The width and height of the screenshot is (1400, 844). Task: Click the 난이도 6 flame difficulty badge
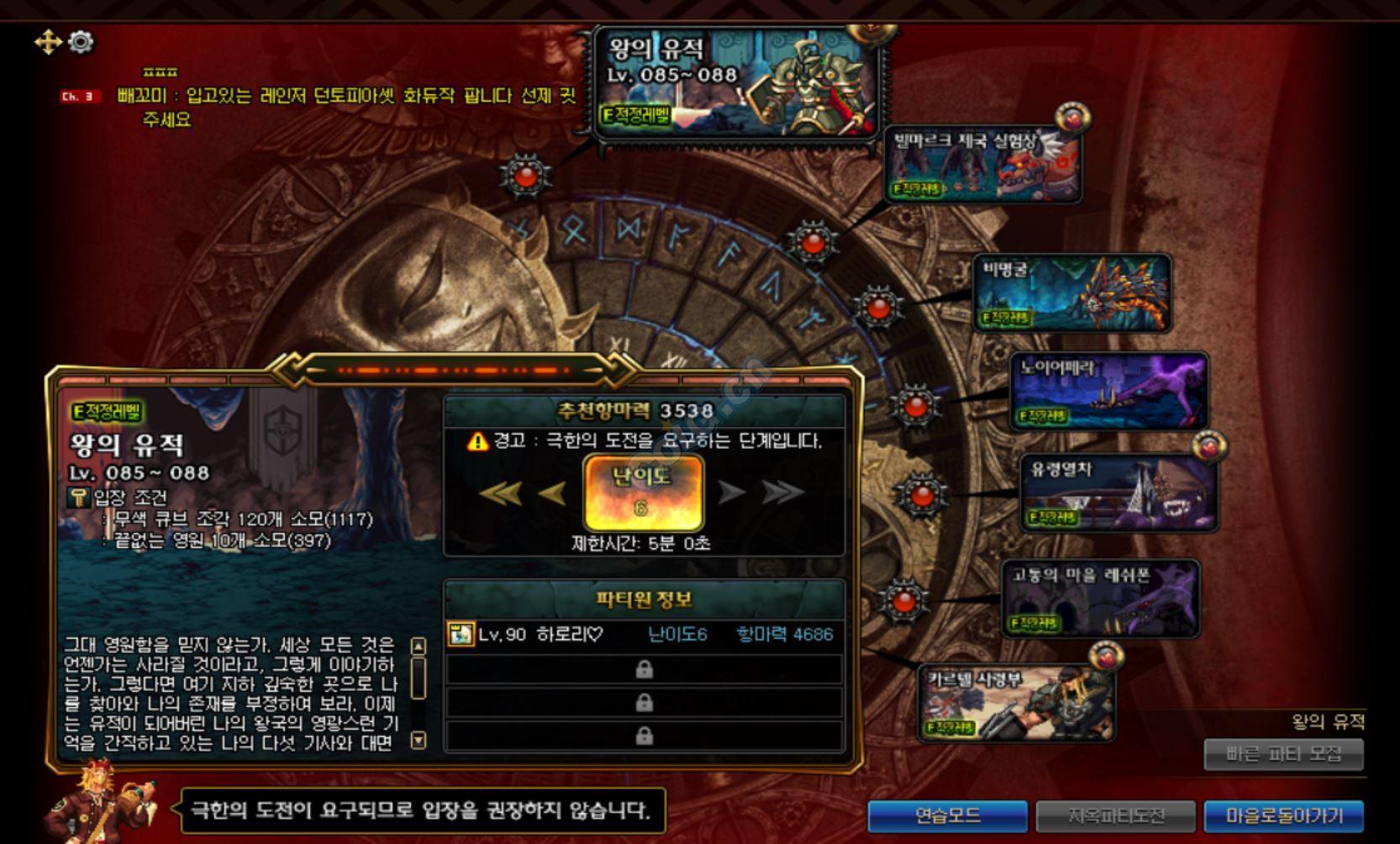643,493
